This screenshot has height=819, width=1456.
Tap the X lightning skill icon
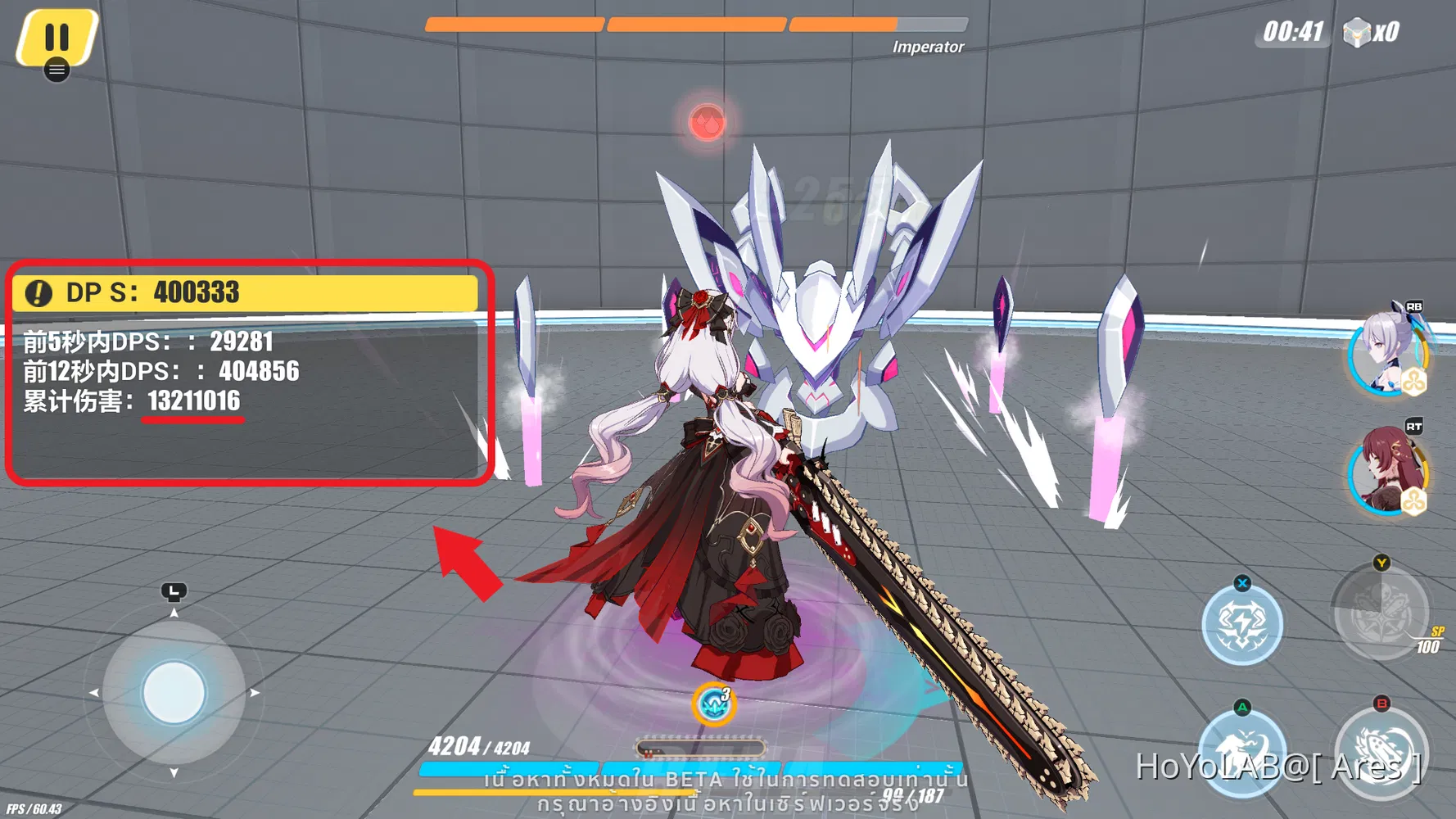[x=1241, y=622]
